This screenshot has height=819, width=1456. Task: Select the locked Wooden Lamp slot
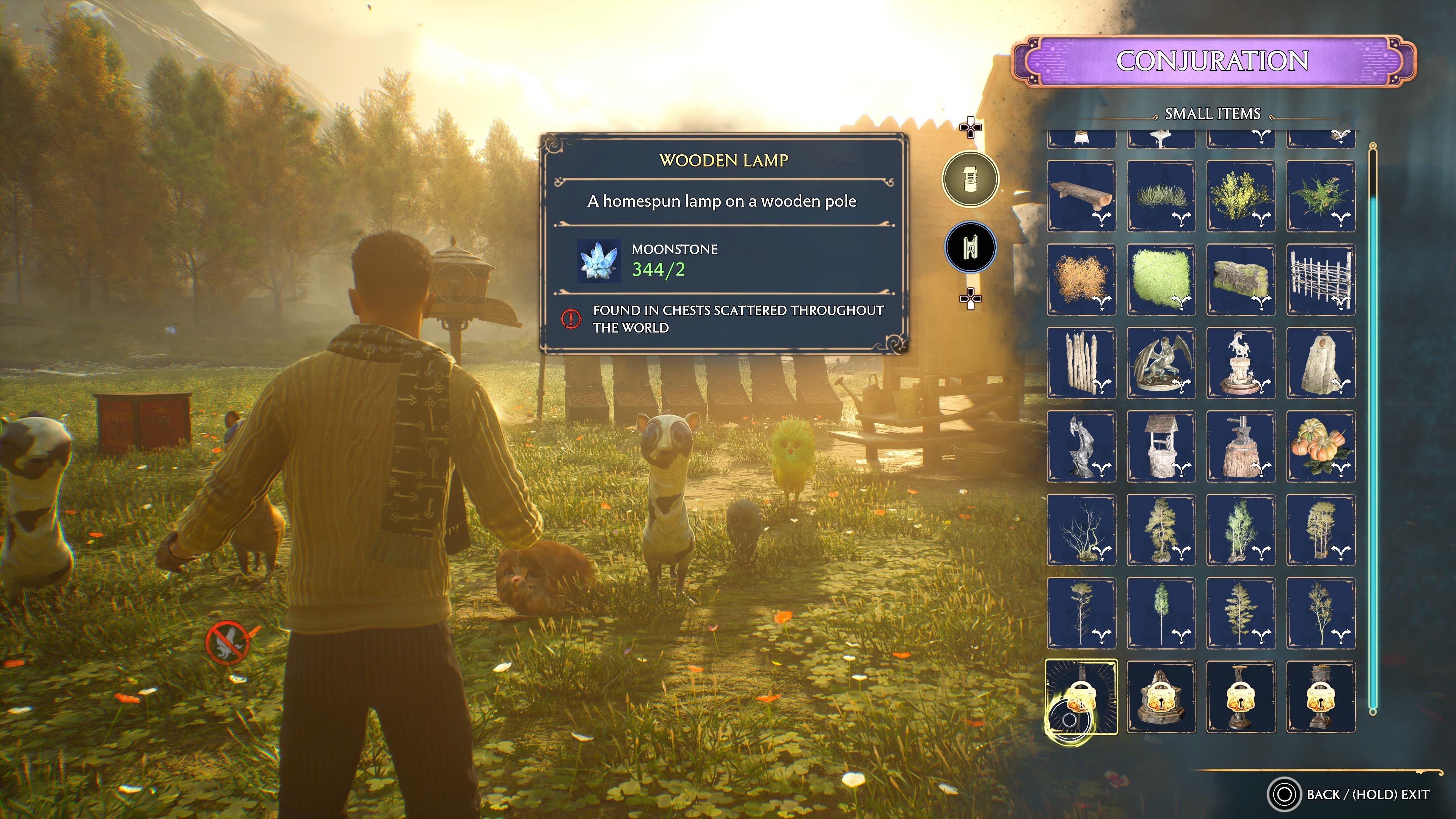[1081, 697]
